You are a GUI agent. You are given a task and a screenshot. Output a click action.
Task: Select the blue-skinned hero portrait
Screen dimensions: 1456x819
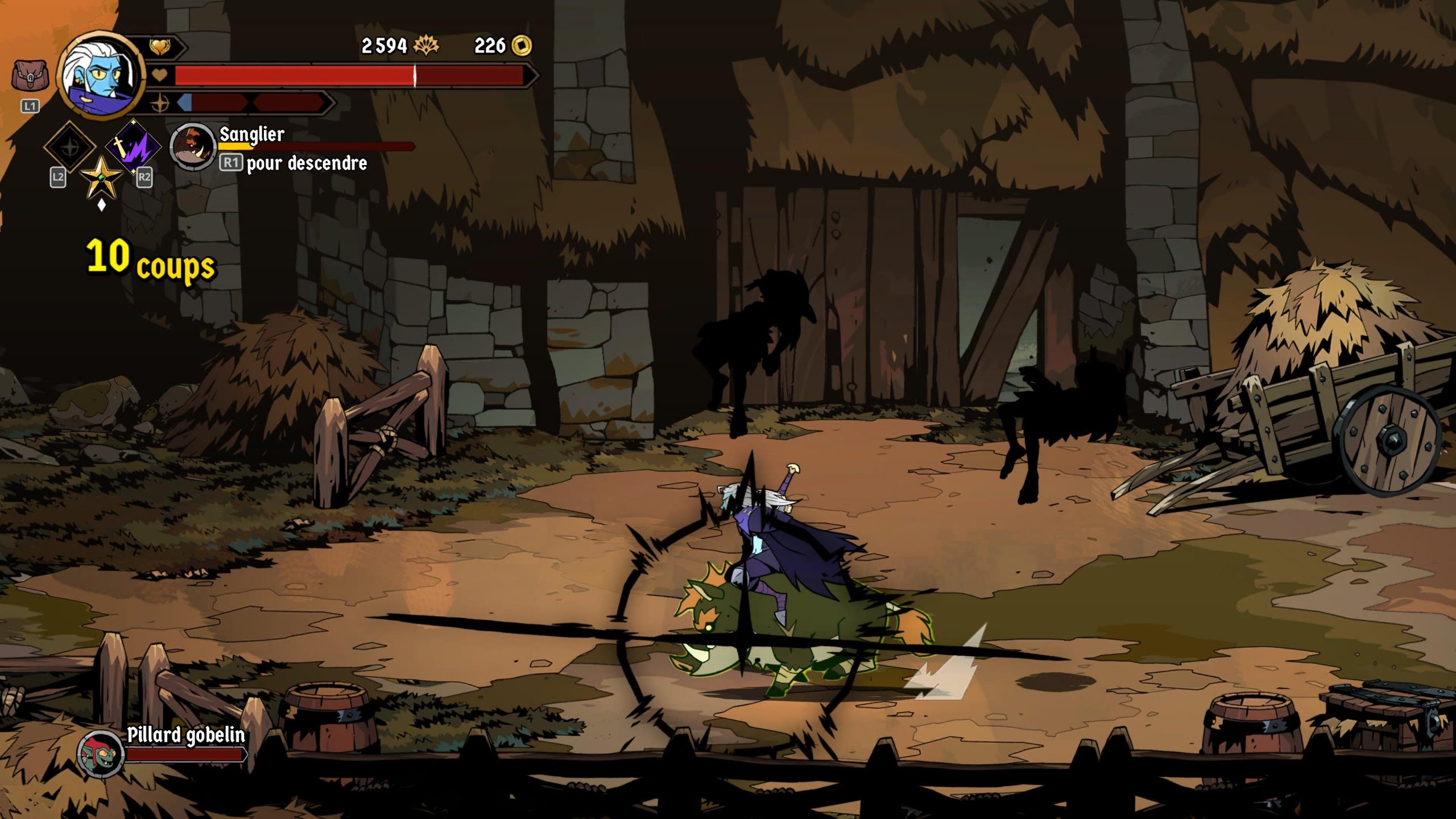click(x=101, y=74)
